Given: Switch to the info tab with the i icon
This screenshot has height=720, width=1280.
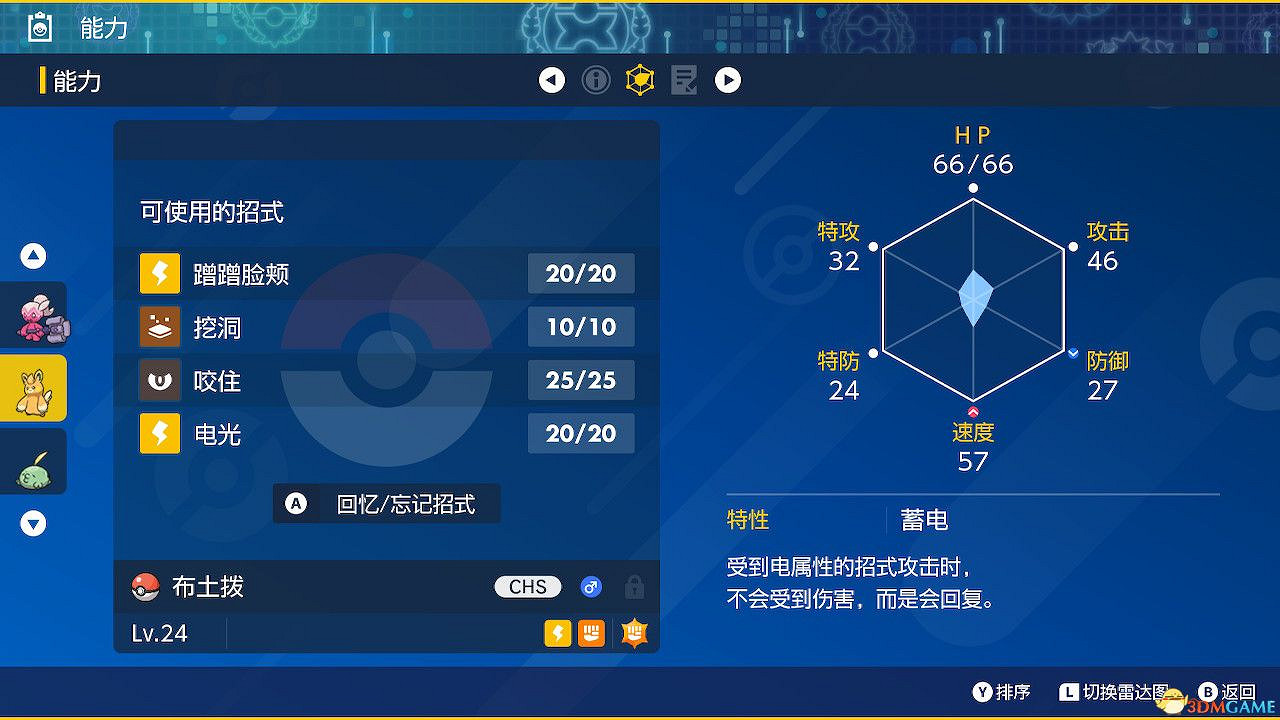Looking at the screenshot, I should (596, 80).
